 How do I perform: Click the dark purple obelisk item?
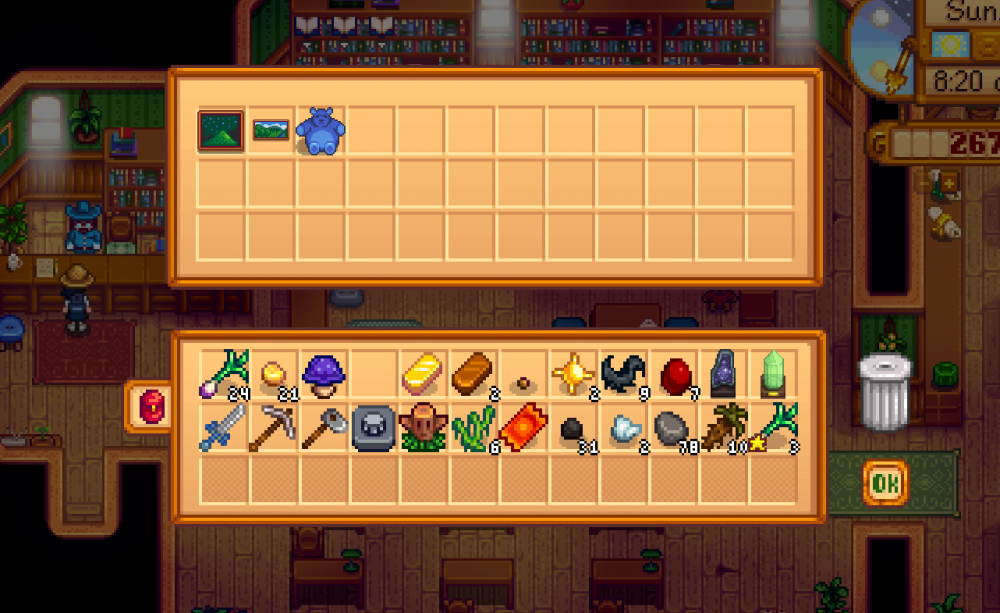click(x=724, y=374)
